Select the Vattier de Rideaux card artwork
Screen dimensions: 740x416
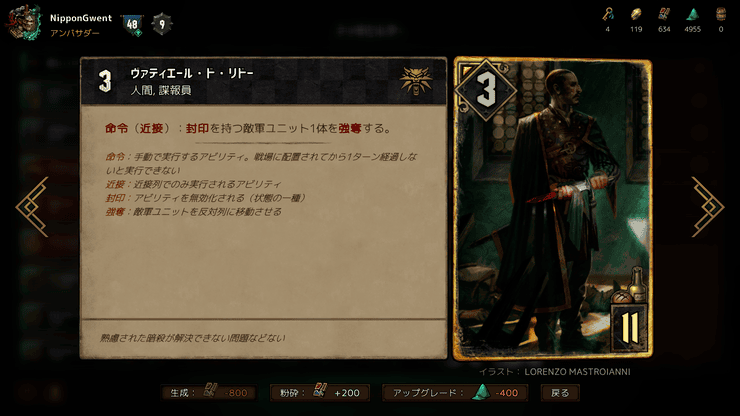click(553, 207)
